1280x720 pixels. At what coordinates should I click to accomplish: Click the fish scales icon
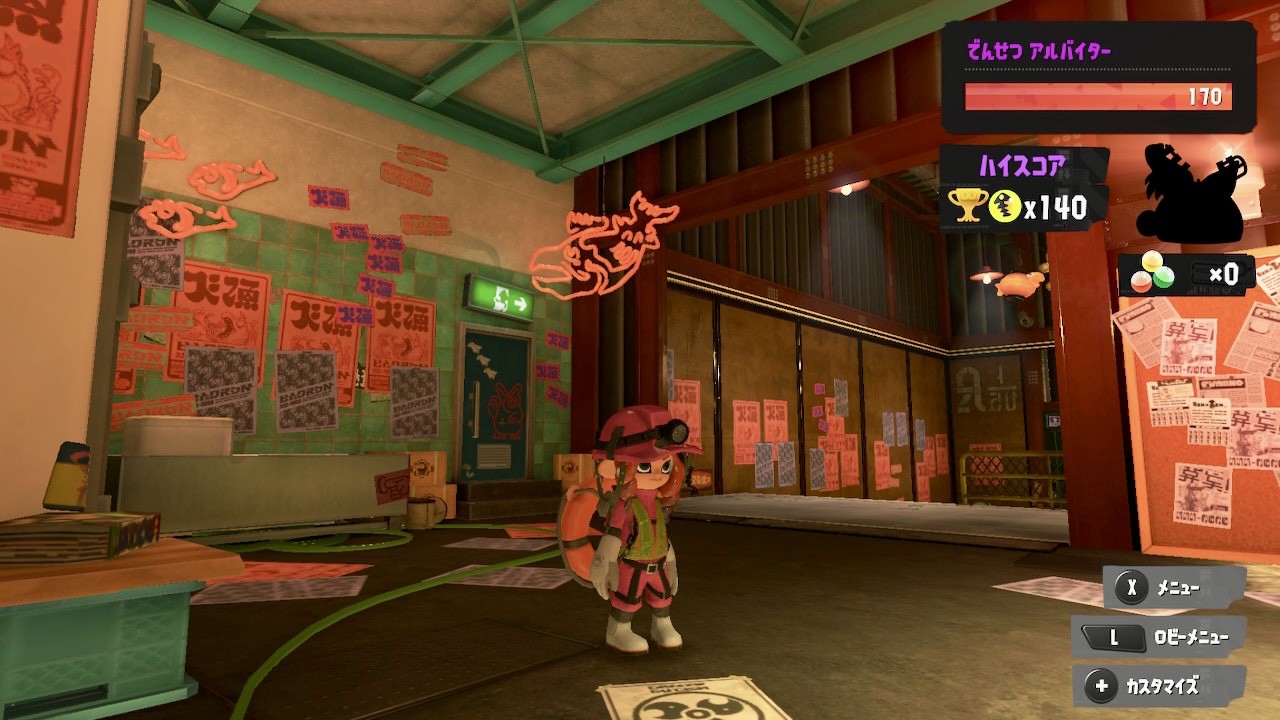click(1151, 274)
